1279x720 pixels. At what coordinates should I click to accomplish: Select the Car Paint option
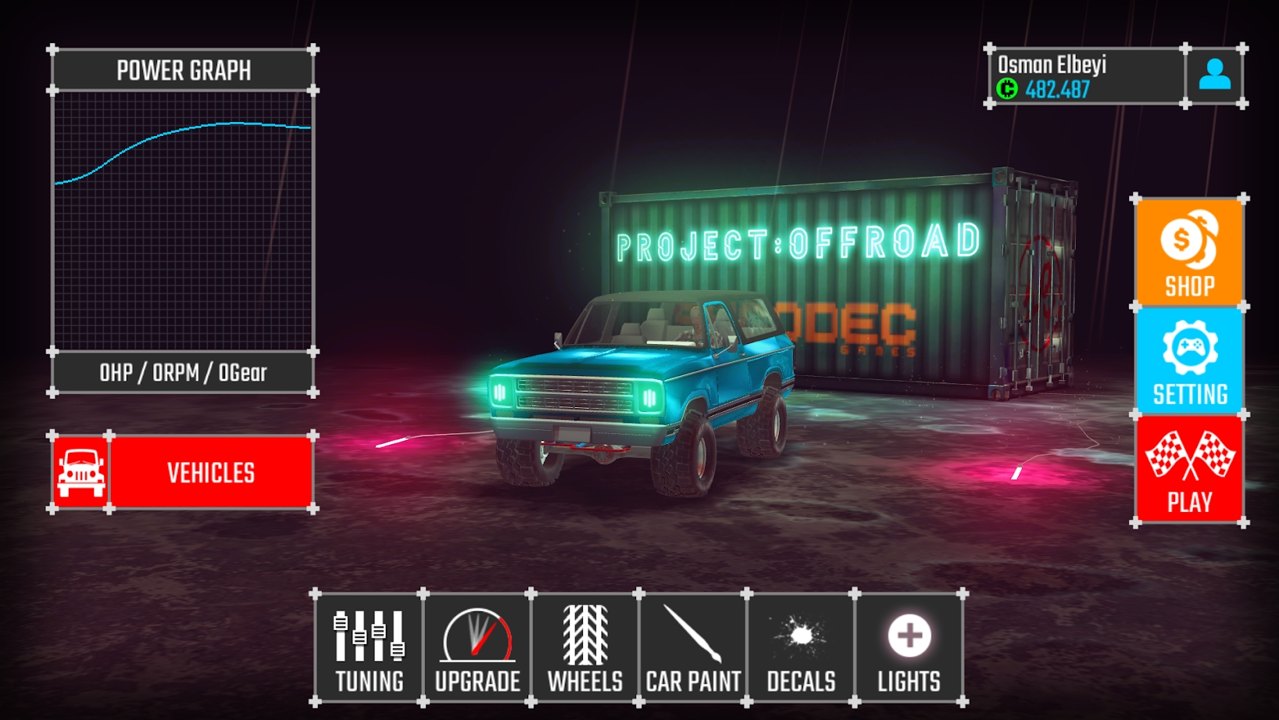pos(693,647)
